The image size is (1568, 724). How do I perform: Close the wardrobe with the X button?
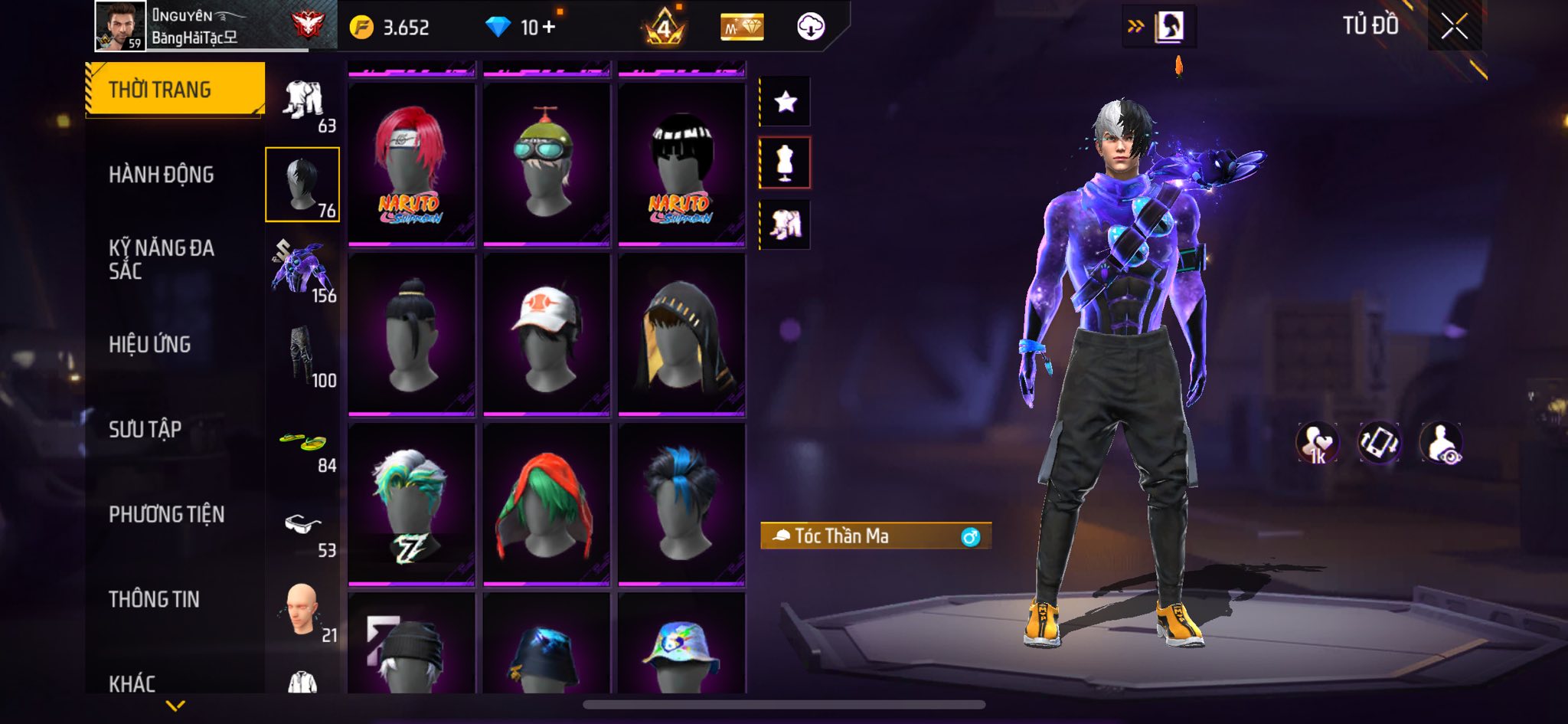pyautogui.click(x=1454, y=27)
